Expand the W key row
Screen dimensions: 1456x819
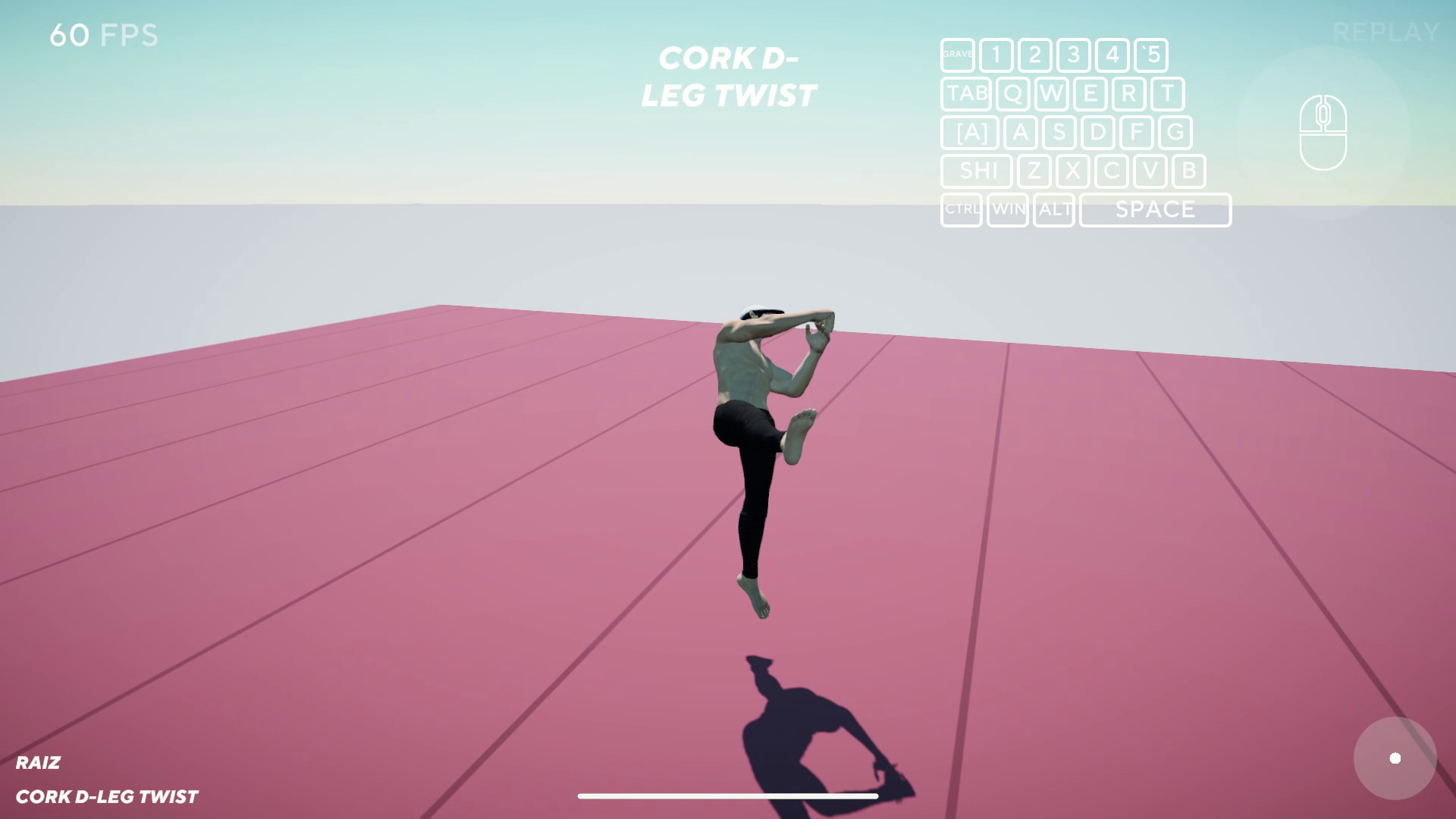pos(1050,94)
